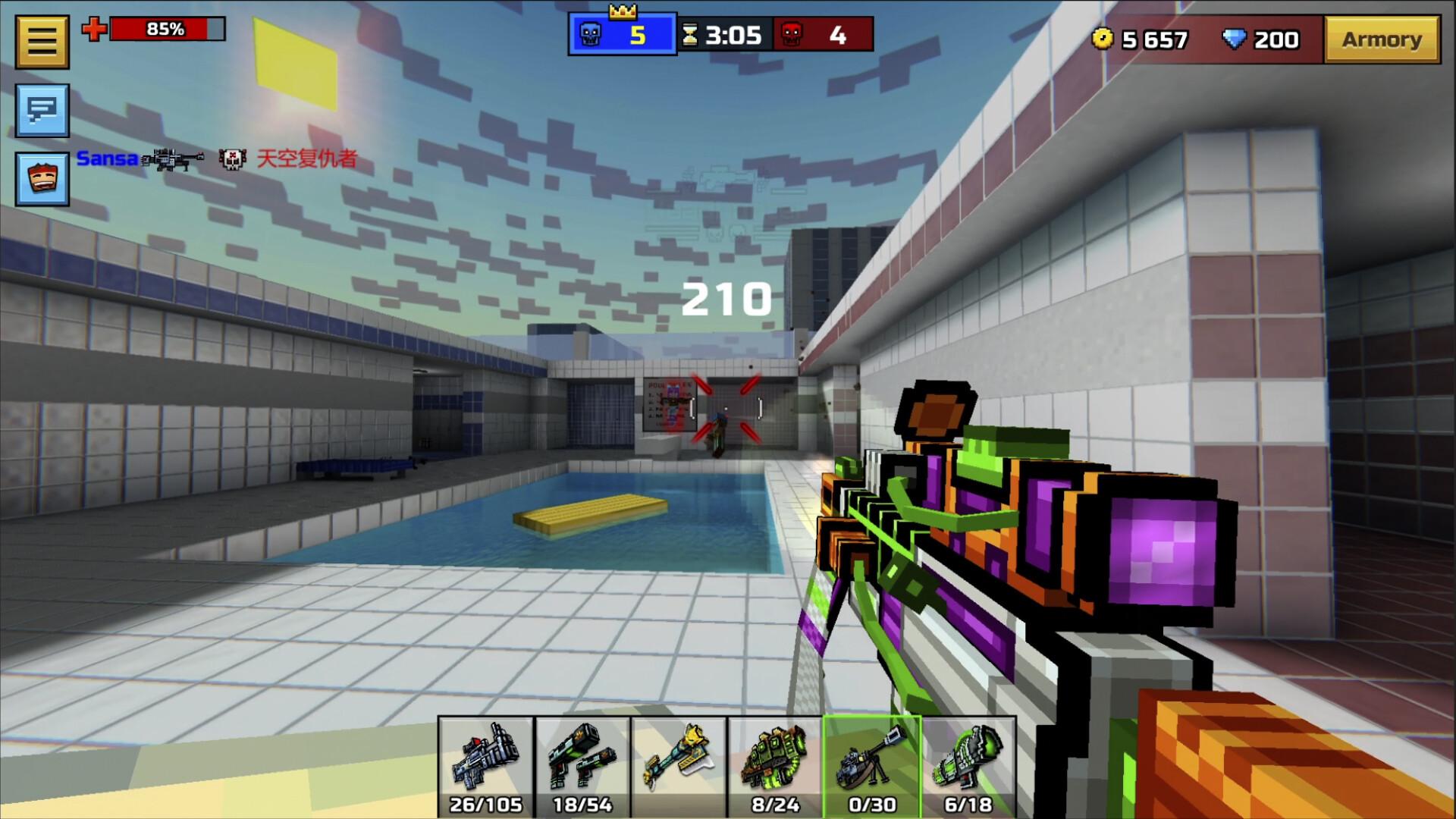Select the melee weapon slot
This screenshot has width=1456, height=819.
tap(679, 764)
